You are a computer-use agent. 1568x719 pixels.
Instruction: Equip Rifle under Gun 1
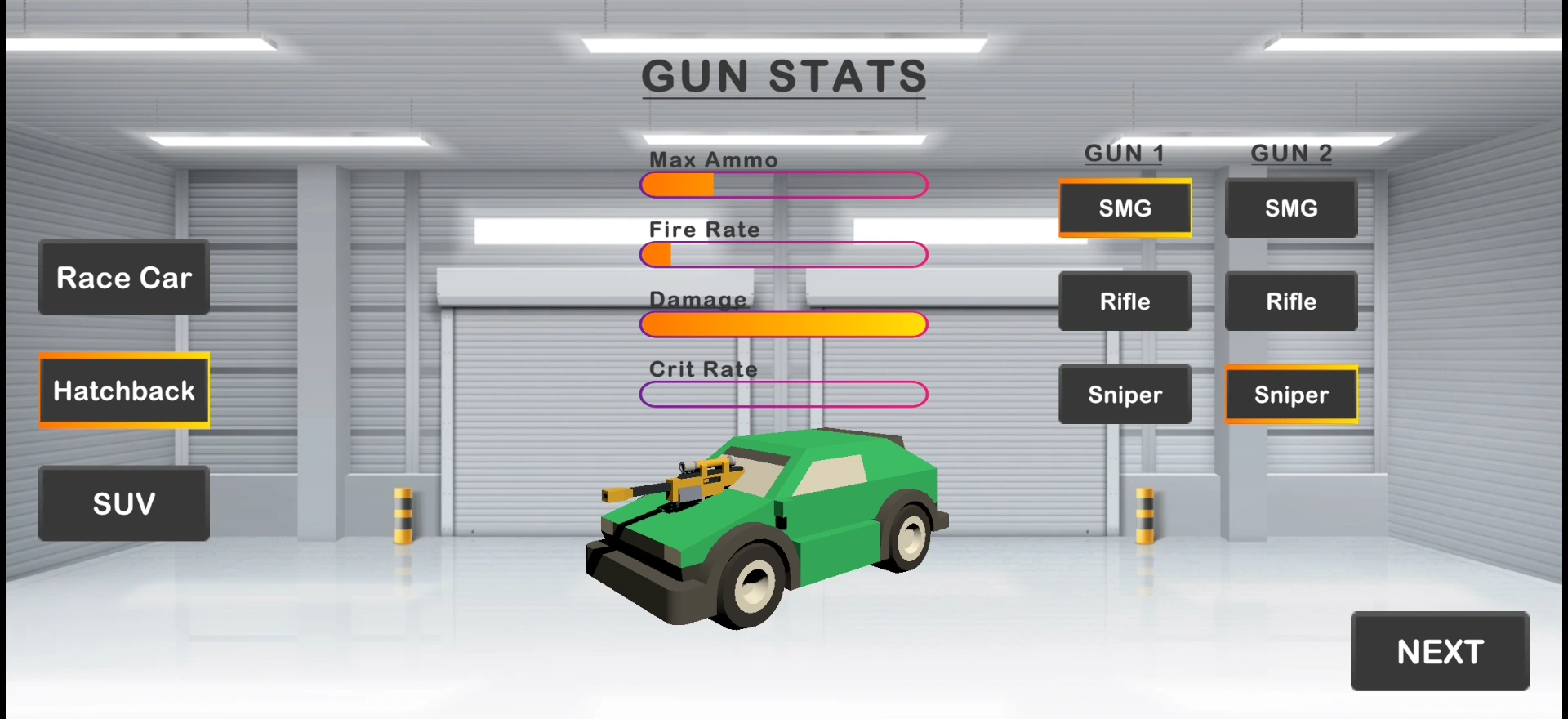1125,301
